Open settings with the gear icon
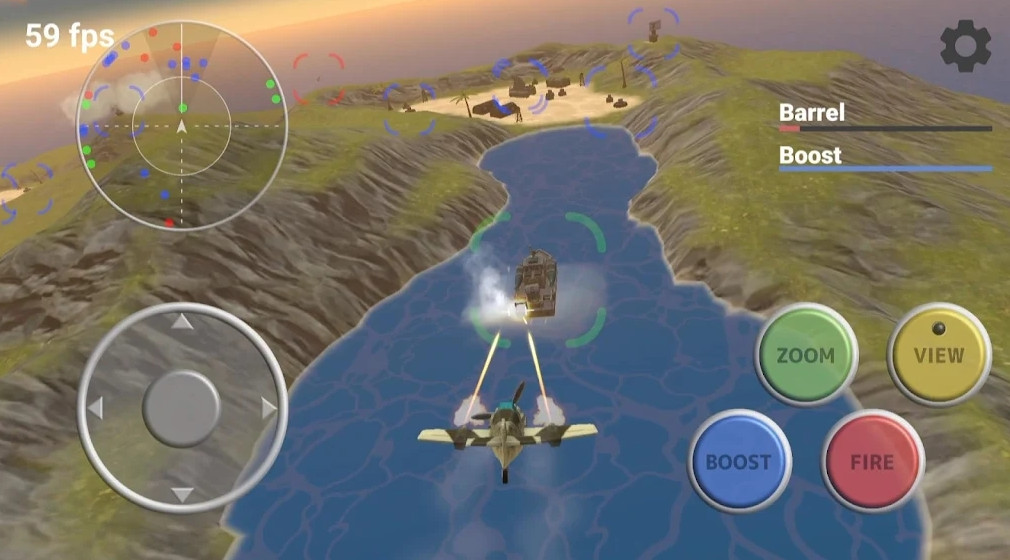This screenshot has width=1010, height=560. click(x=966, y=46)
